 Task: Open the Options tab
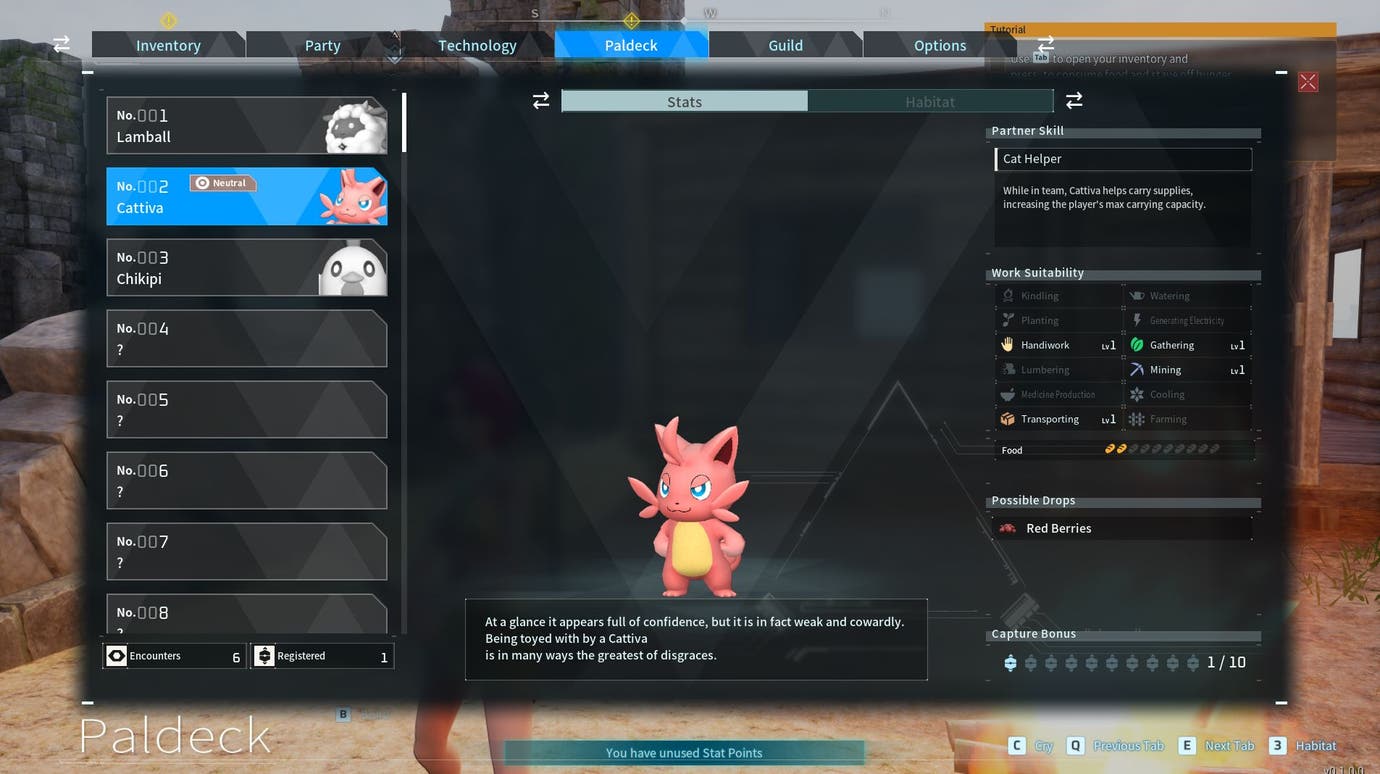coord(939,45)
